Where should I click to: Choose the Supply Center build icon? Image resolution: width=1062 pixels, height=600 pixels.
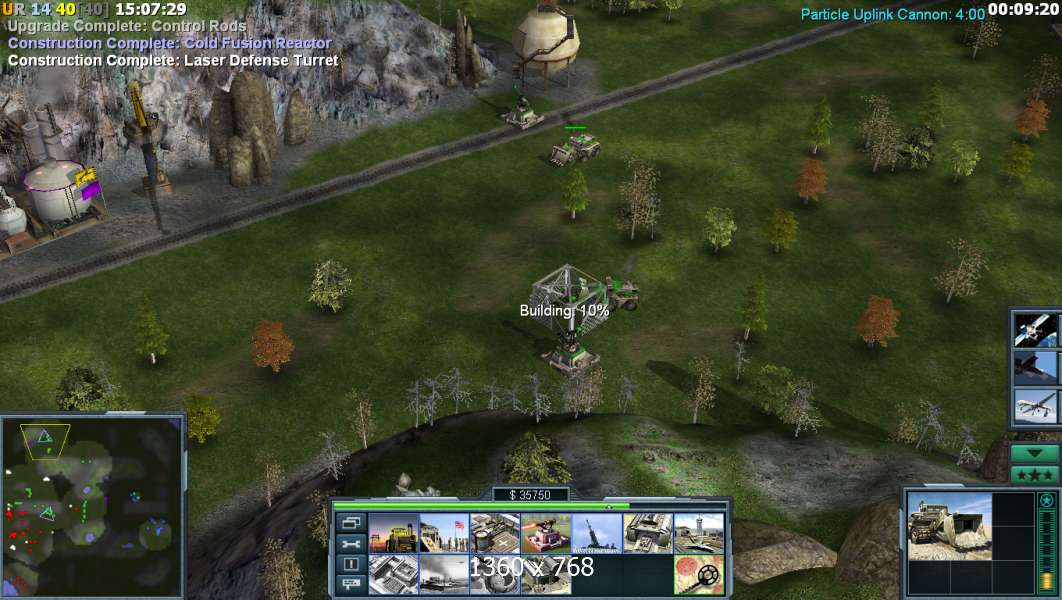pyautogui.click(x=495, y=533)
